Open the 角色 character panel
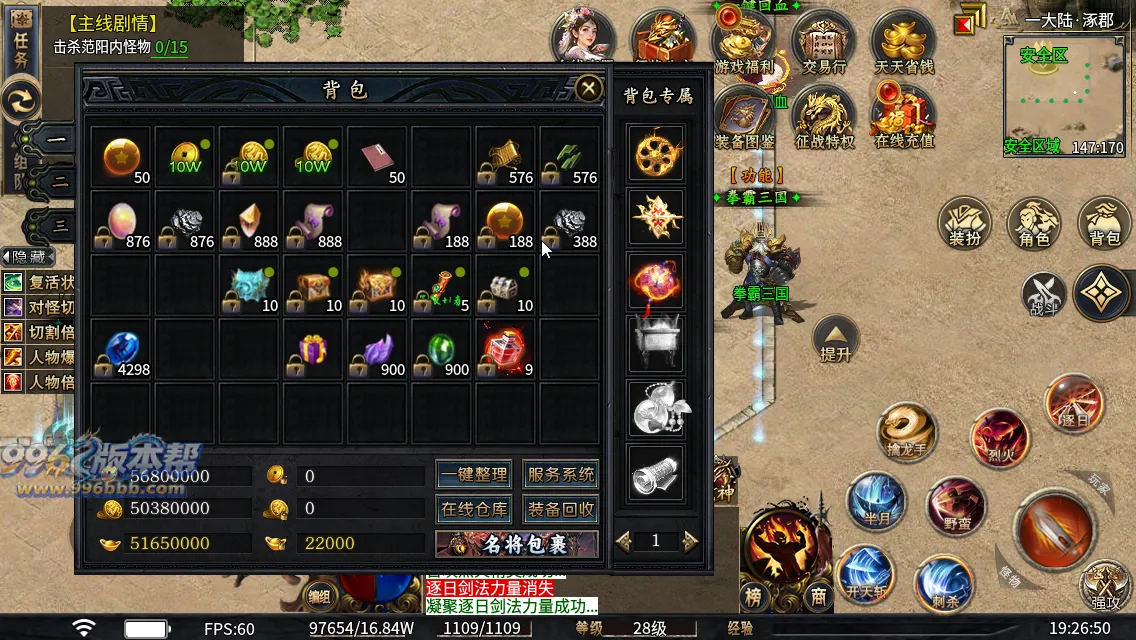 tap(1034, 225)
